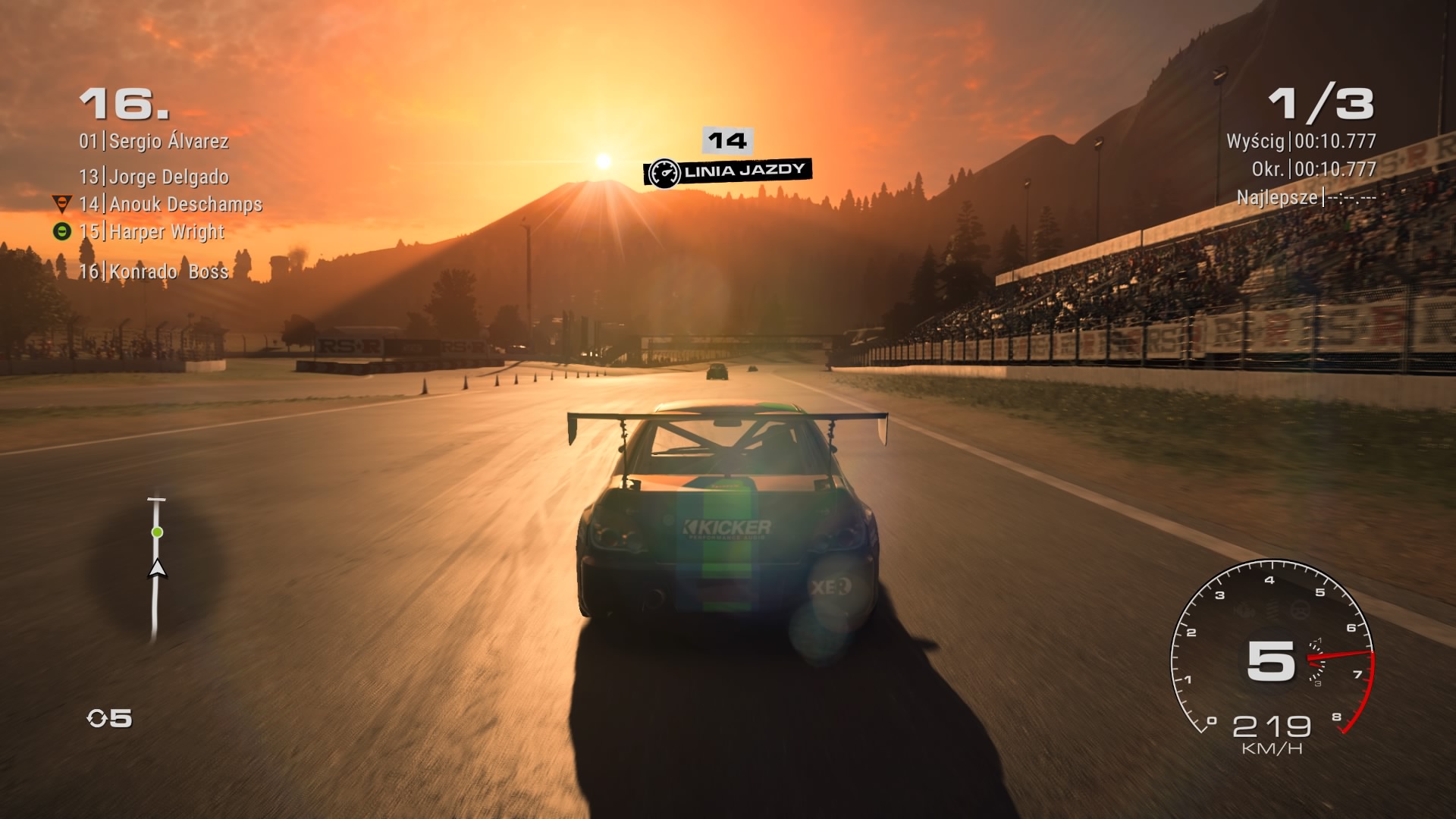Click the Linia Jazdy racing line banner
The width and height of the screenshot is (1456, 819).
click(x=728, y=171)
